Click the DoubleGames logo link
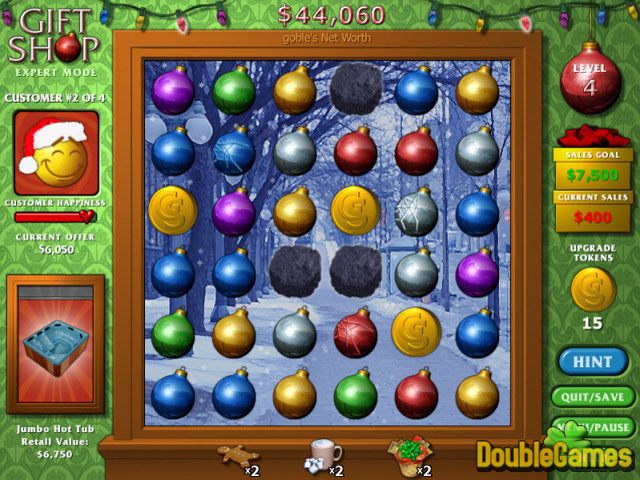The image size is (640, 480). pyautogui.click(x=553, y=453)
